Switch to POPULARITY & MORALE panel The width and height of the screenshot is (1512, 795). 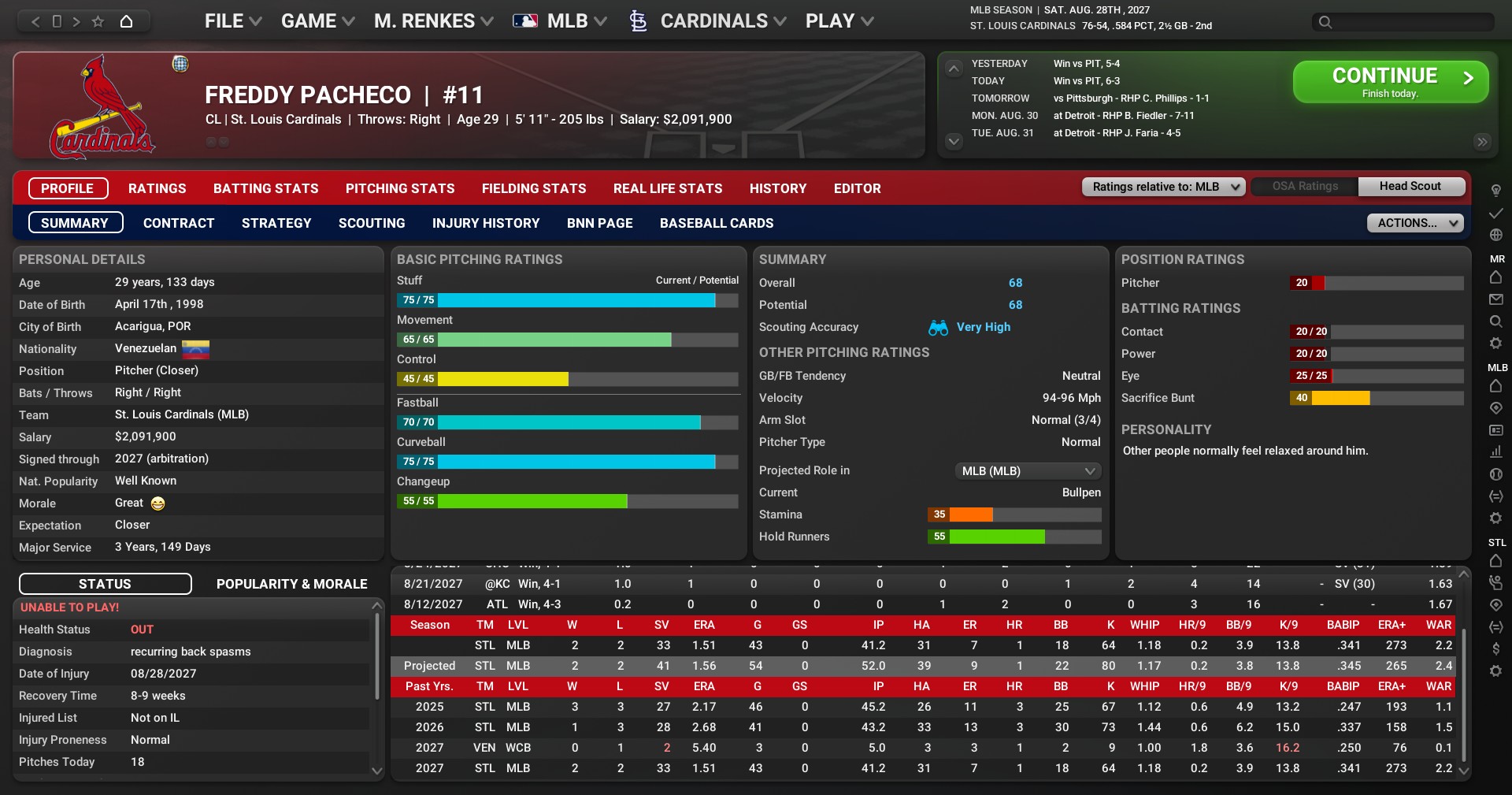pyautogui.click(x=292, y=584)
